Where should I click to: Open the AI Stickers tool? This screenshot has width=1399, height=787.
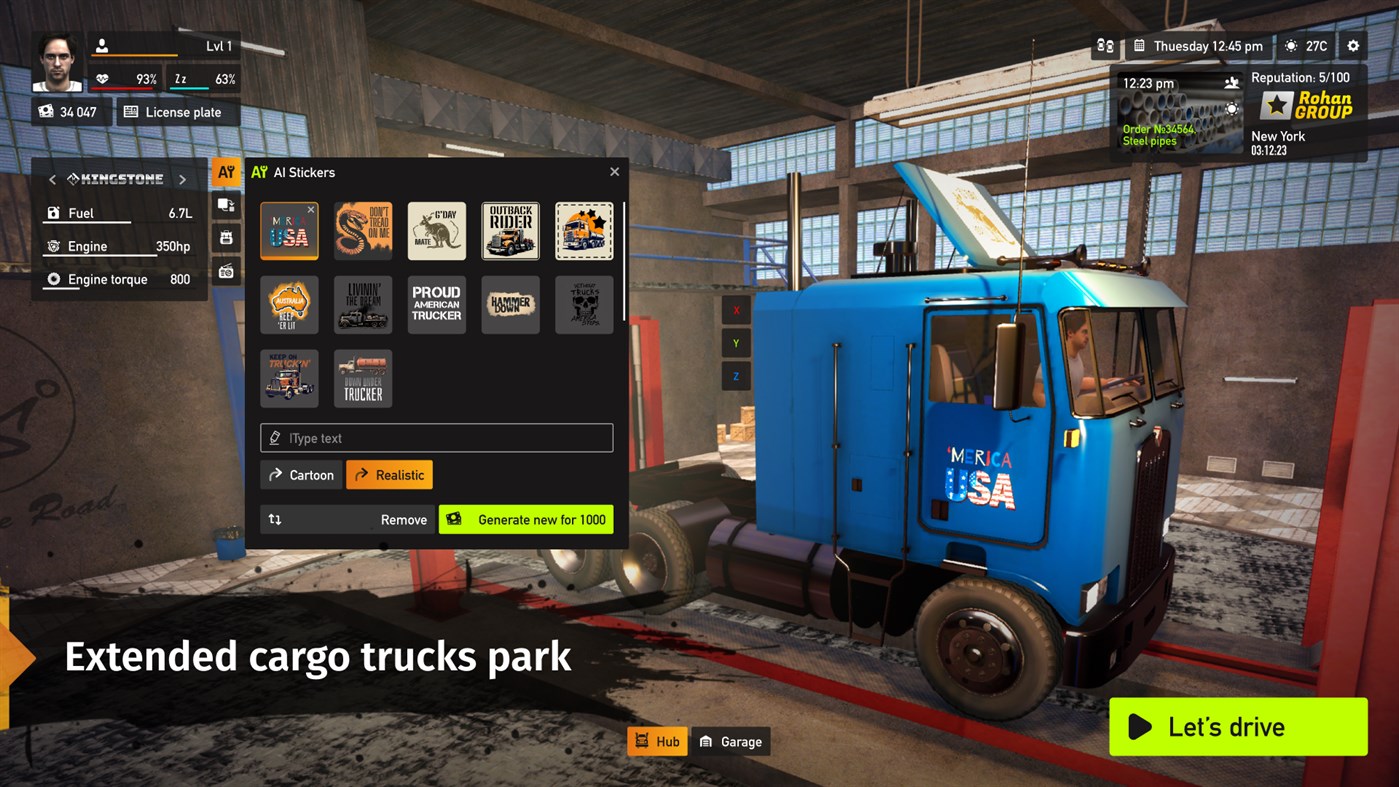tap(226, 171)
